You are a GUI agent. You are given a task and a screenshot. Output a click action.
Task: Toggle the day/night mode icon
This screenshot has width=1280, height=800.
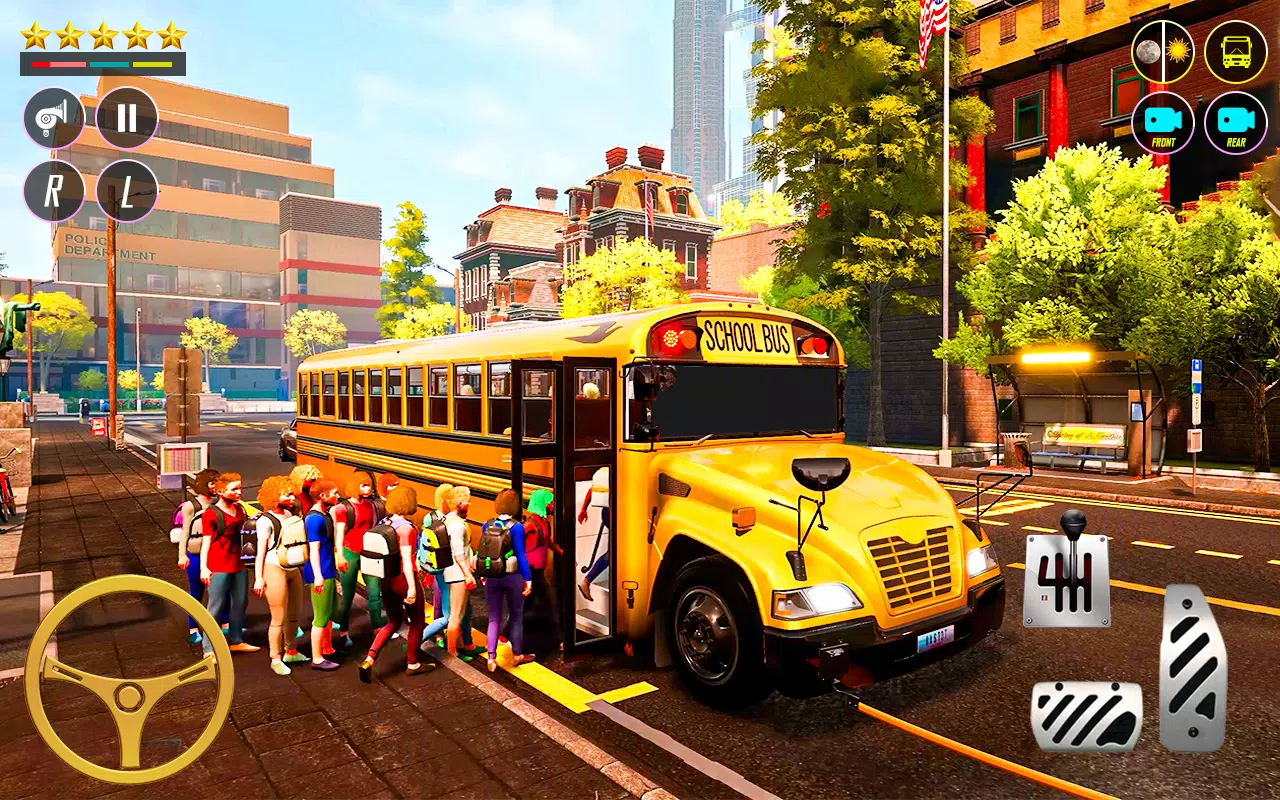click(x=1162, y=51)
